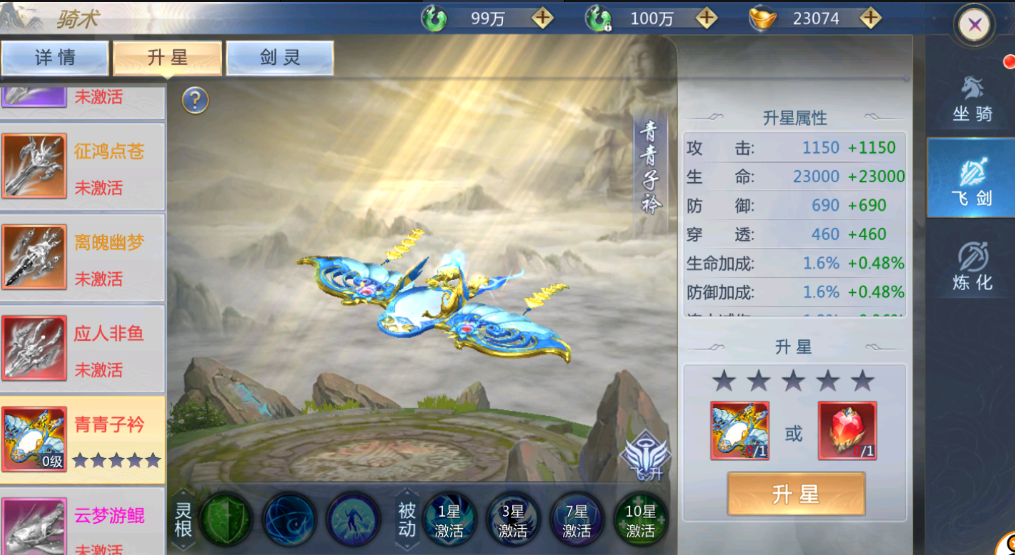The height and width of the screenshot is (555, 1015).
Task: View the 1星激活 passive skill
Action: (447, 520)
